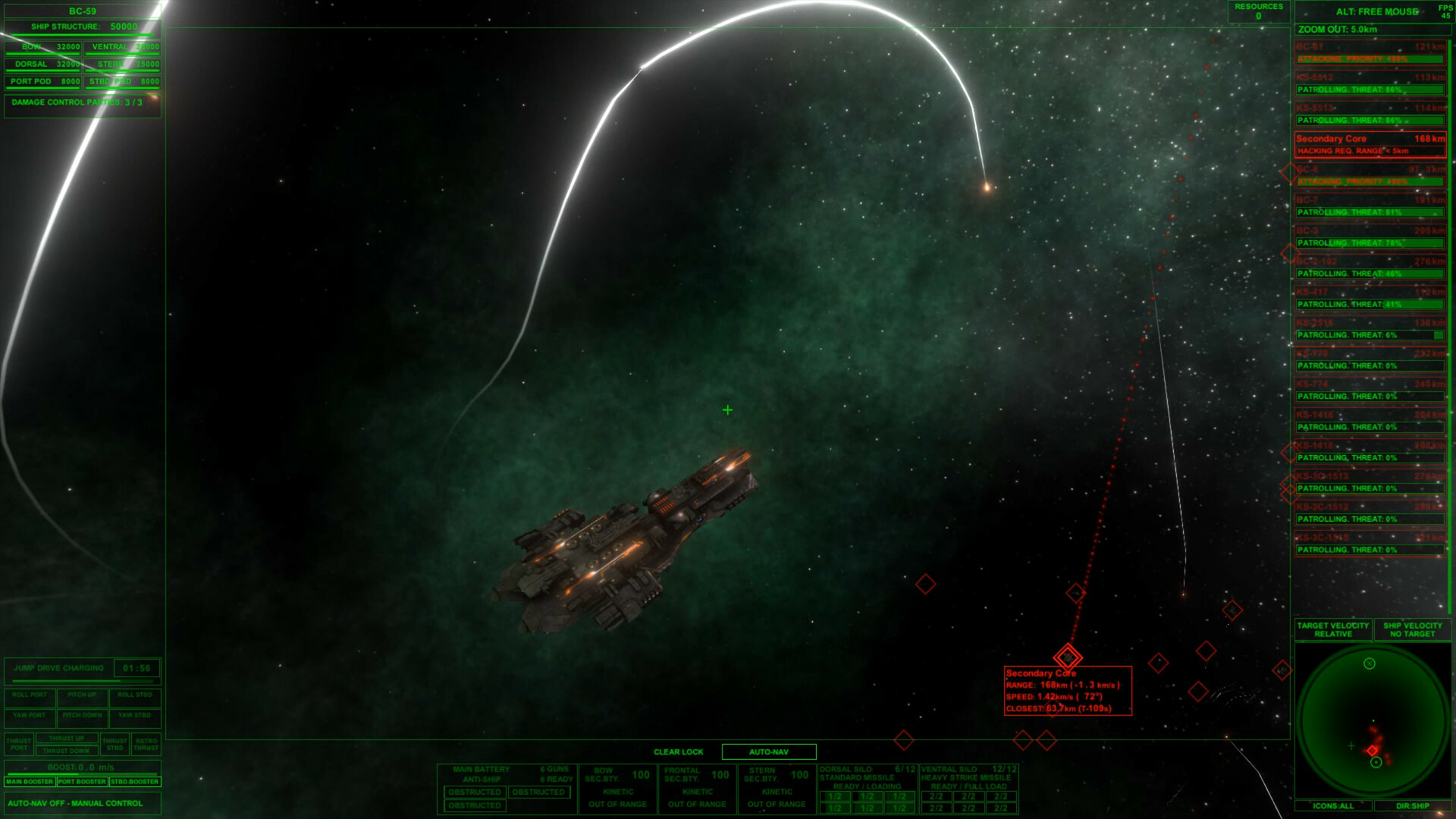Select the Secondary Core target entry
Viewport: 1456px width, 819px height.
[1365, 139]
